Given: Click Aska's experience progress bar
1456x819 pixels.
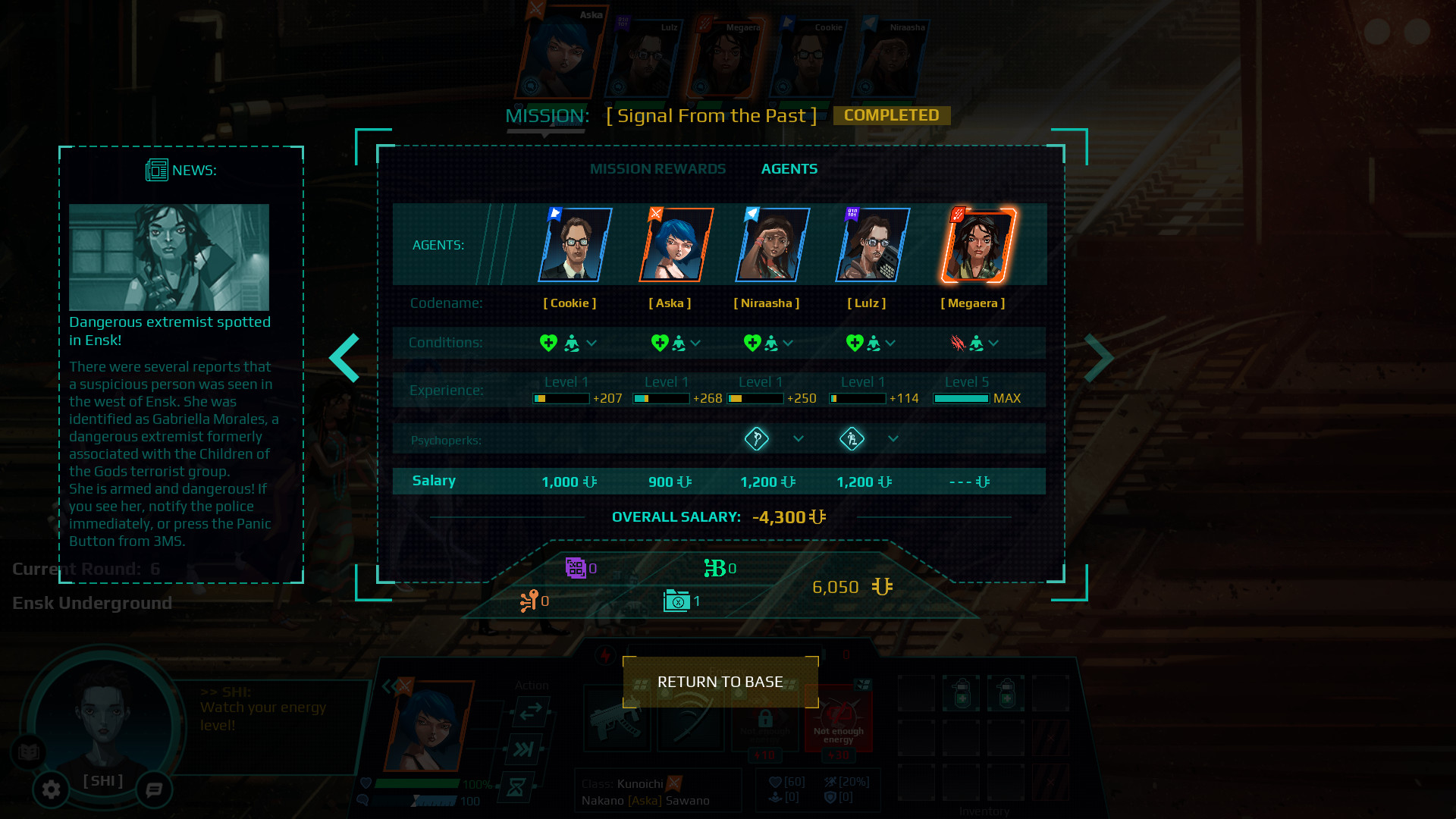Looking at the screenshot, I should pyautogui.click(x=661, y=397).
